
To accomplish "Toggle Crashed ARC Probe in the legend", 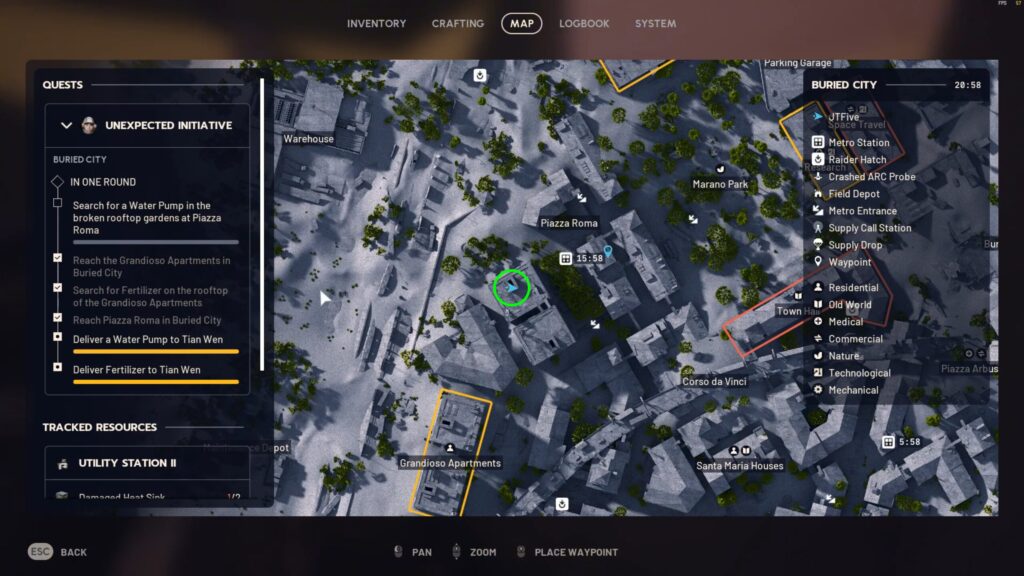I will (x=871, y=177).
